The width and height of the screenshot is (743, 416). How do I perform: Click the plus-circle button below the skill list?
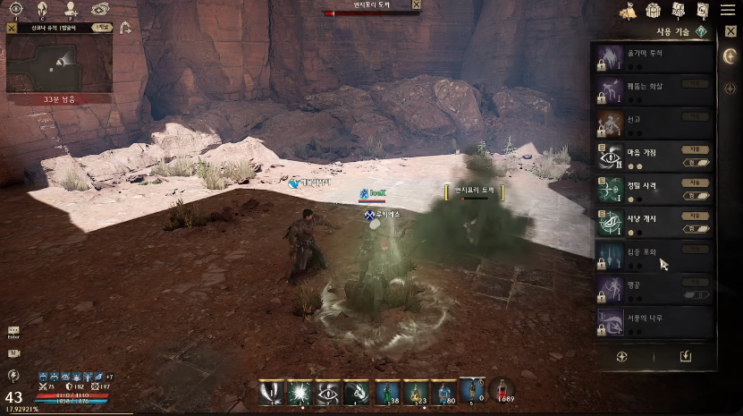click(622, 355)
